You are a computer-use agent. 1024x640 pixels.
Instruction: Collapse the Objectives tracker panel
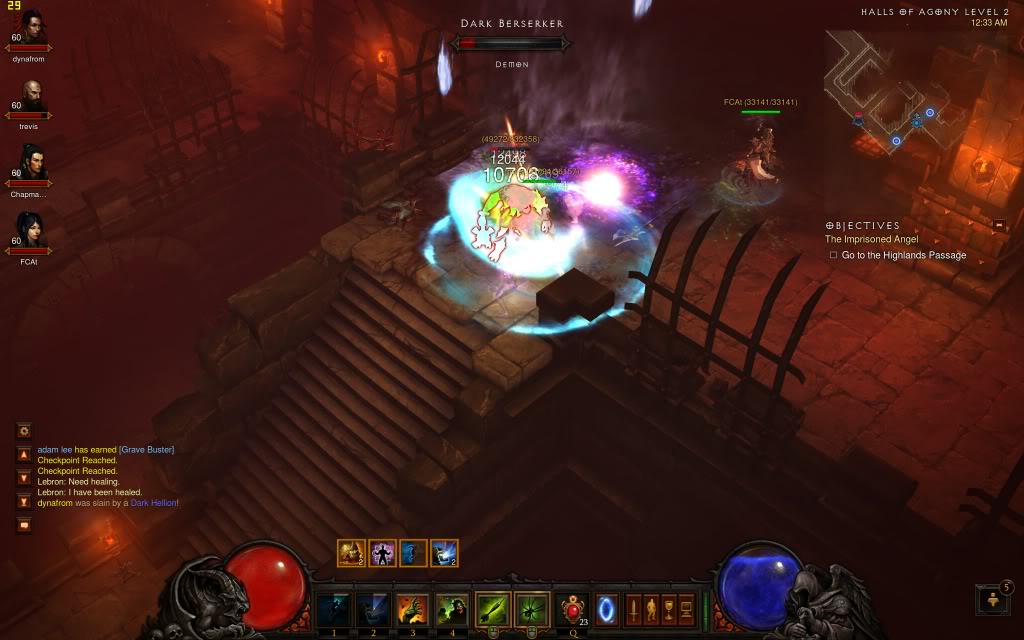click(999, 225)
